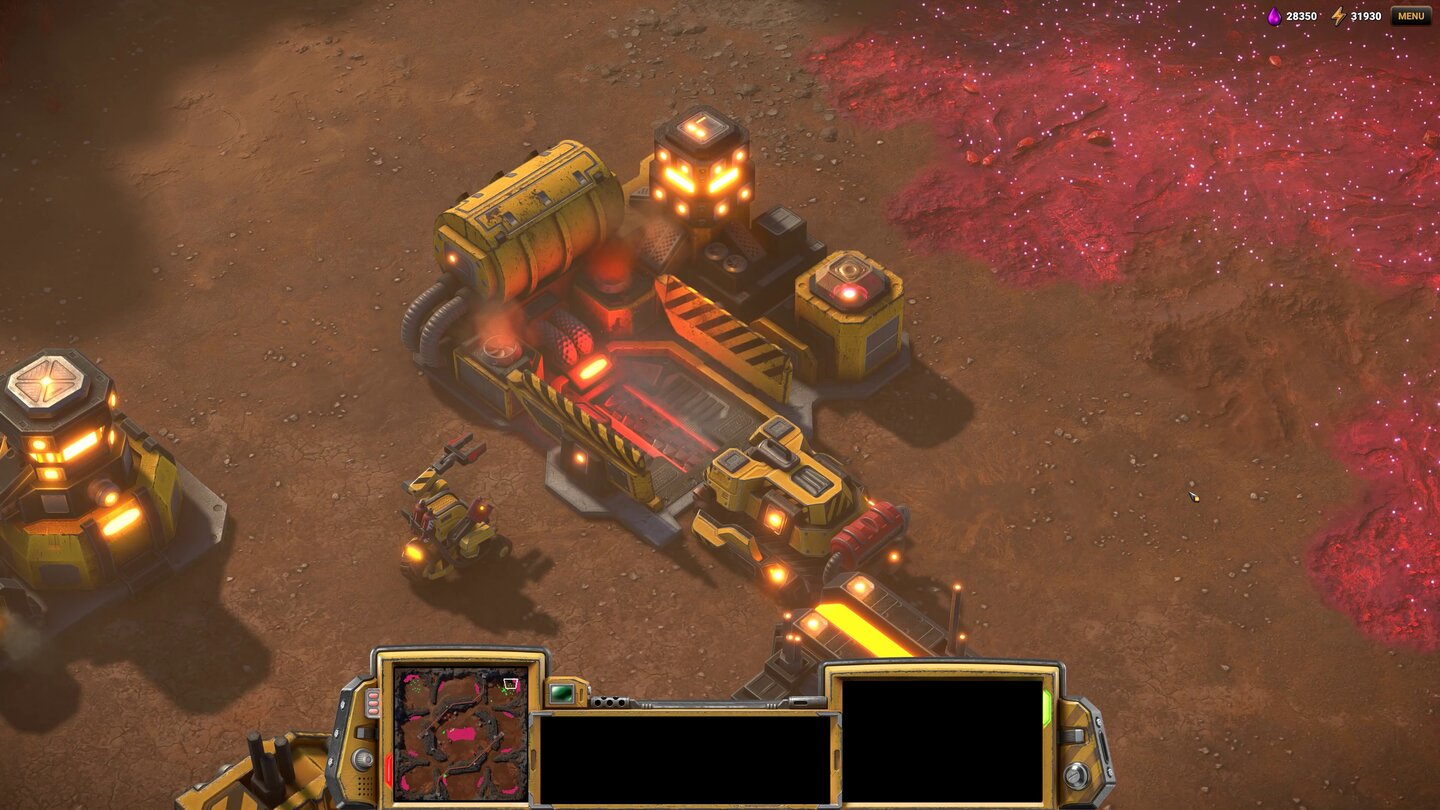Turn the left dial knob on the console
The width and height of the screenshot is (1440, 810).
pyautogui.click(x=362, y=758)
